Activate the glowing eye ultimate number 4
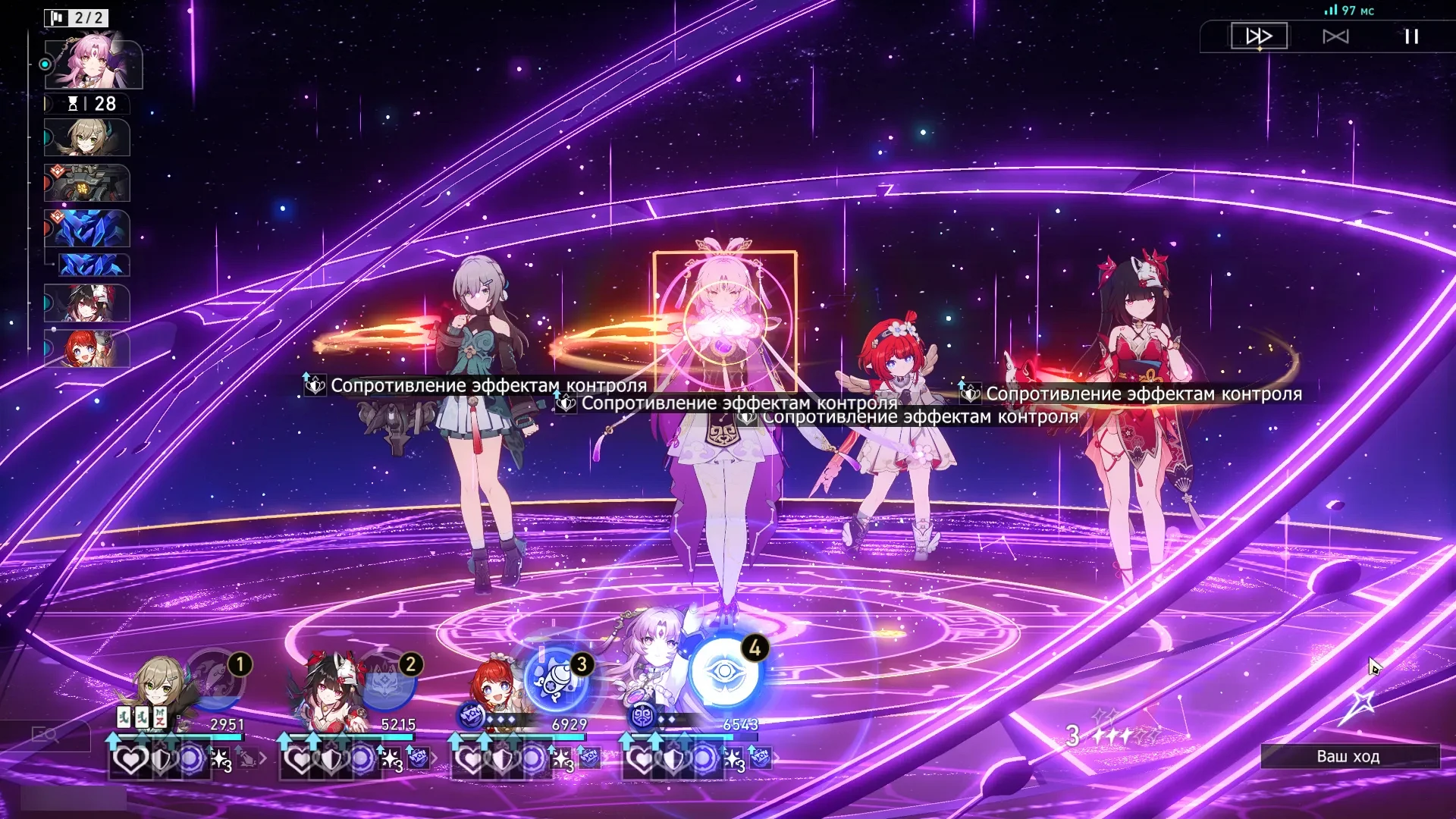This screenshot has height=819, width=1456. [x=725, y=673]
